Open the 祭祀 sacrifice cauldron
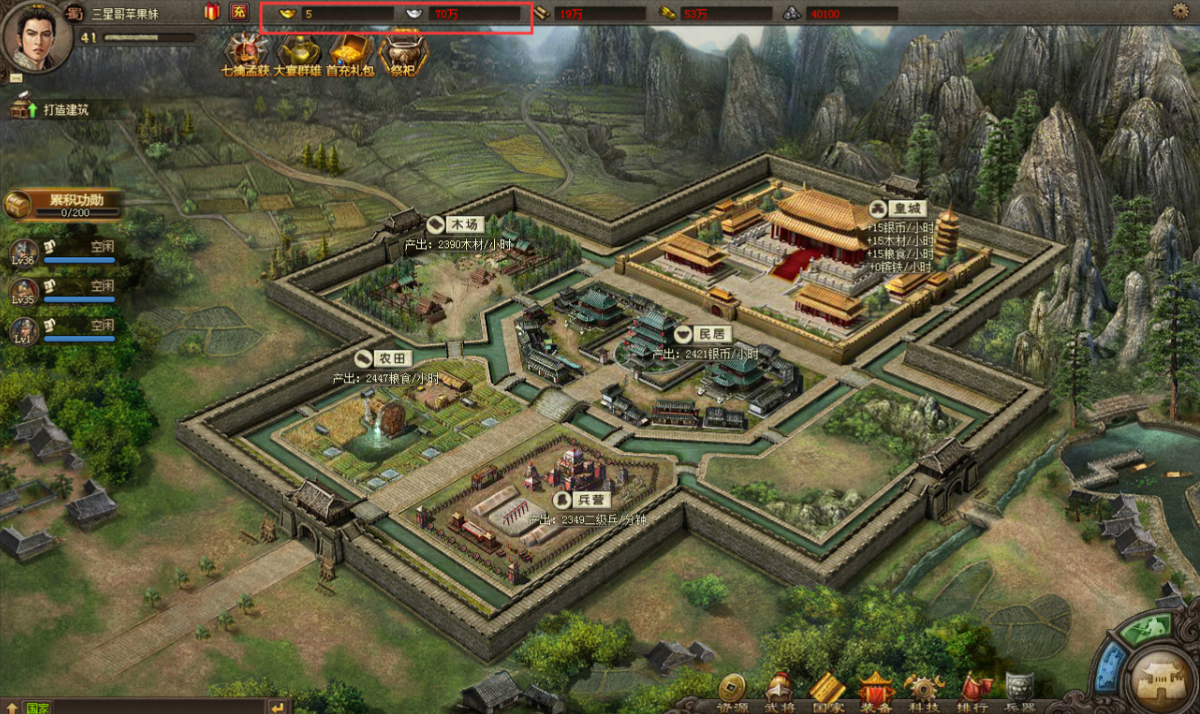Screen dimensions: 1200x714 click(404, 52)
